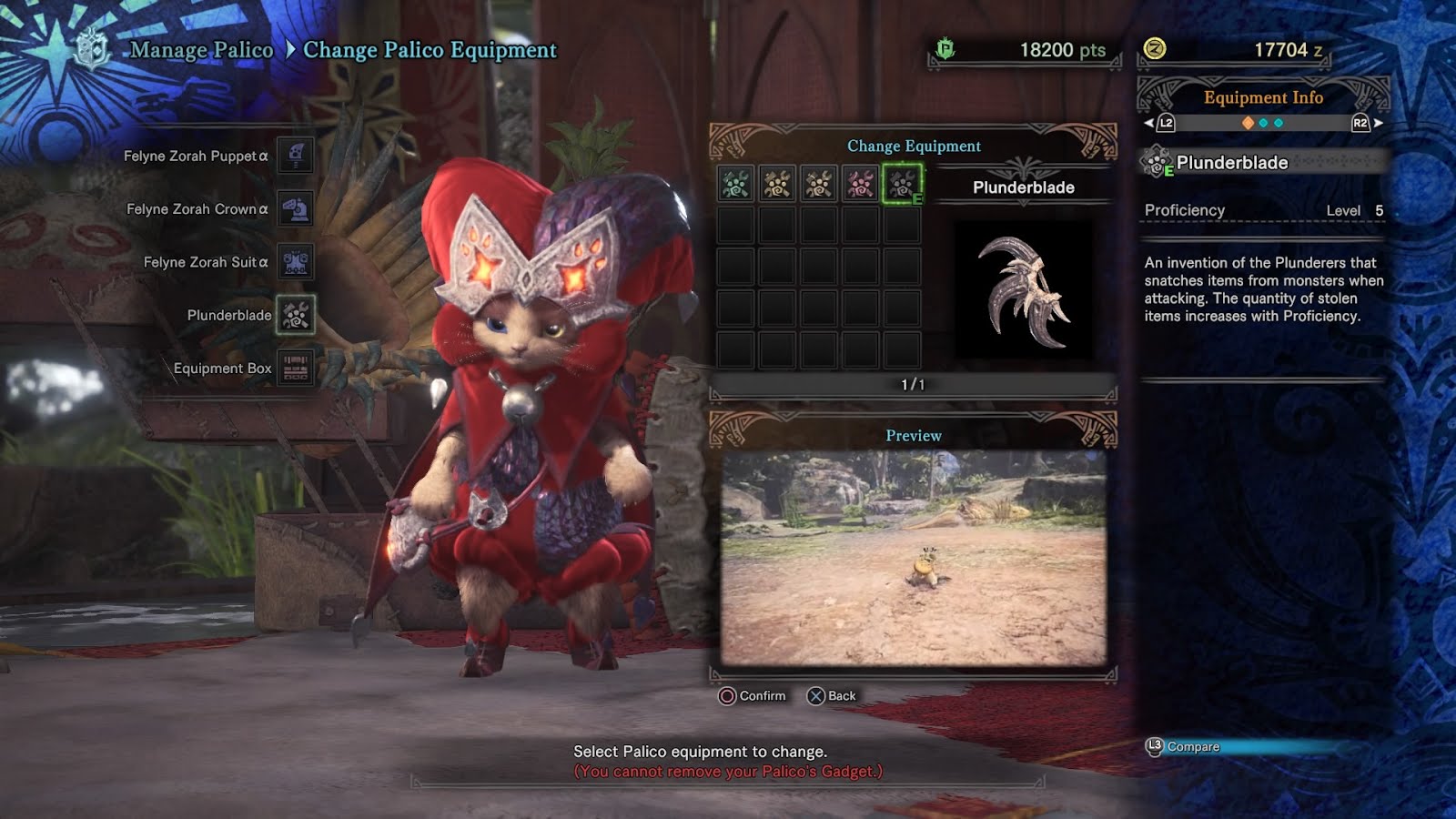The image size is (1456, 819).
Task: Select the equipped gadget slot marked E
Action: pyautogui.click(x=902, y=184)
